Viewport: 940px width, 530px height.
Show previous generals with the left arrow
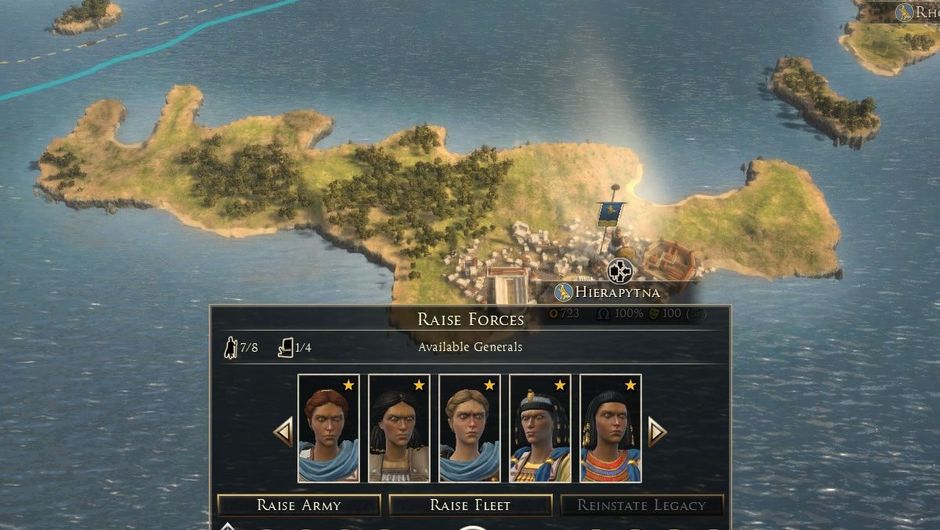(x=283, y=432)
